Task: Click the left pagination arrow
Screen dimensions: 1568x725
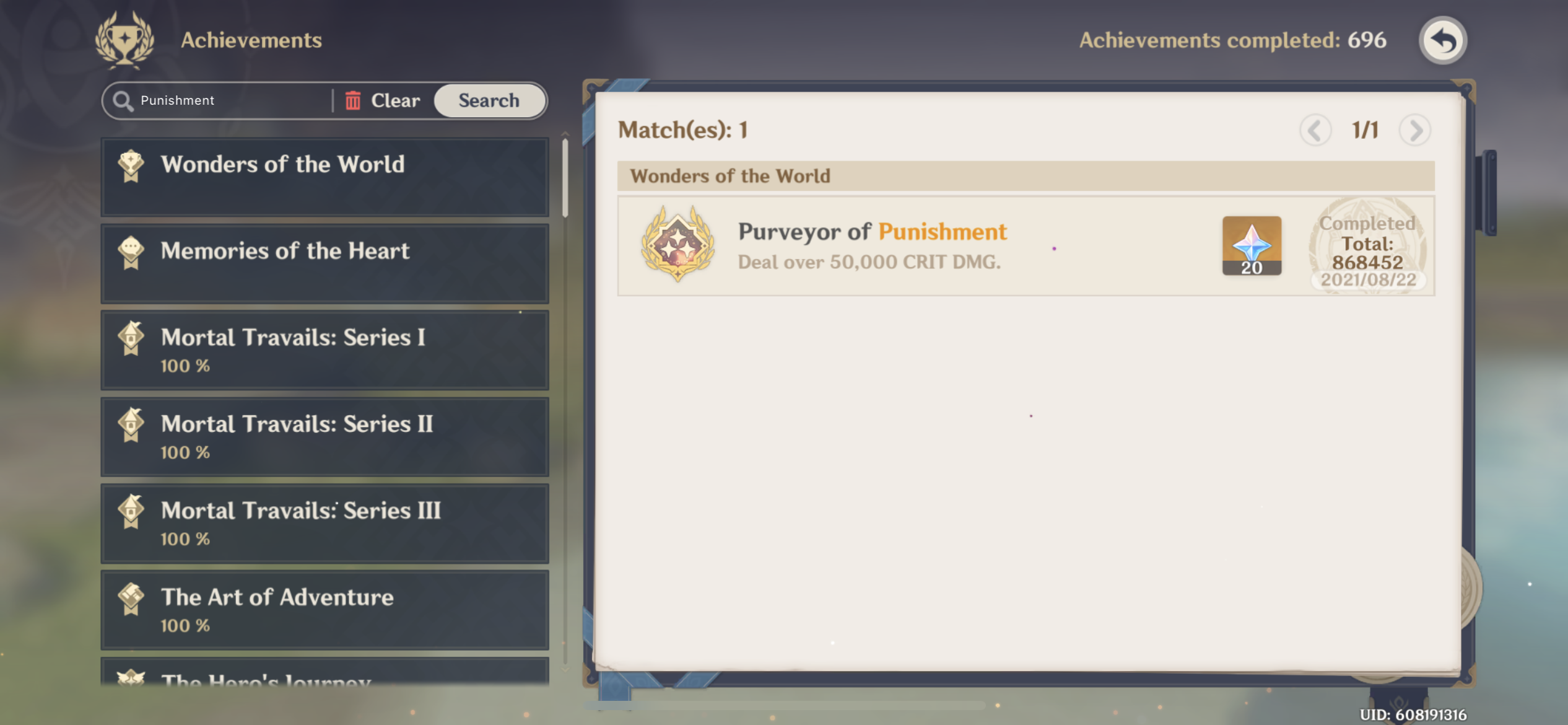Action: [1317, 130]
